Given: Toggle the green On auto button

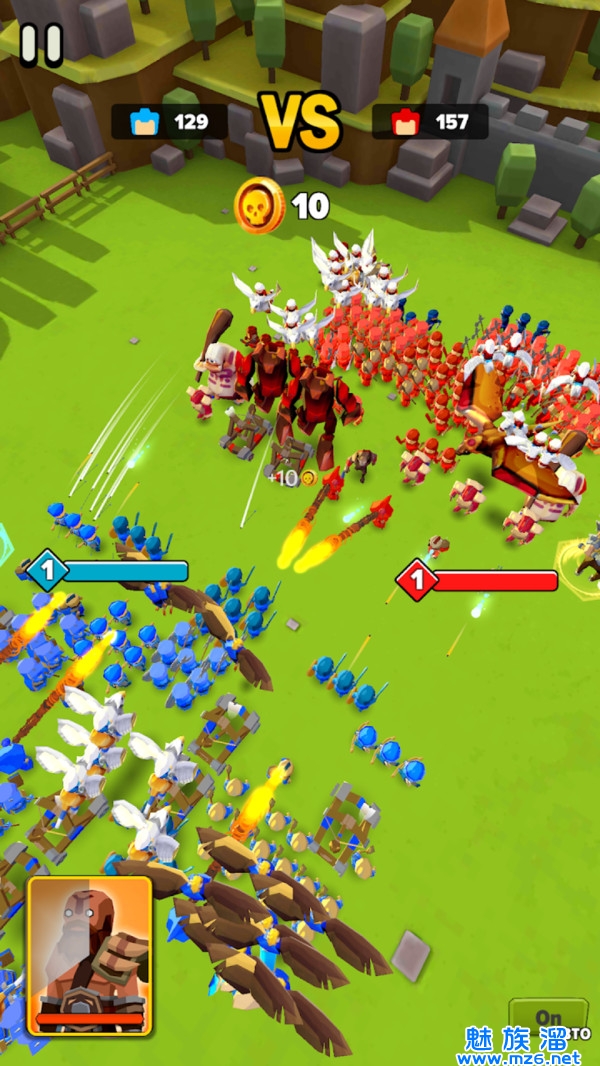Looking at the screenshot, I should click(546, 1019).
